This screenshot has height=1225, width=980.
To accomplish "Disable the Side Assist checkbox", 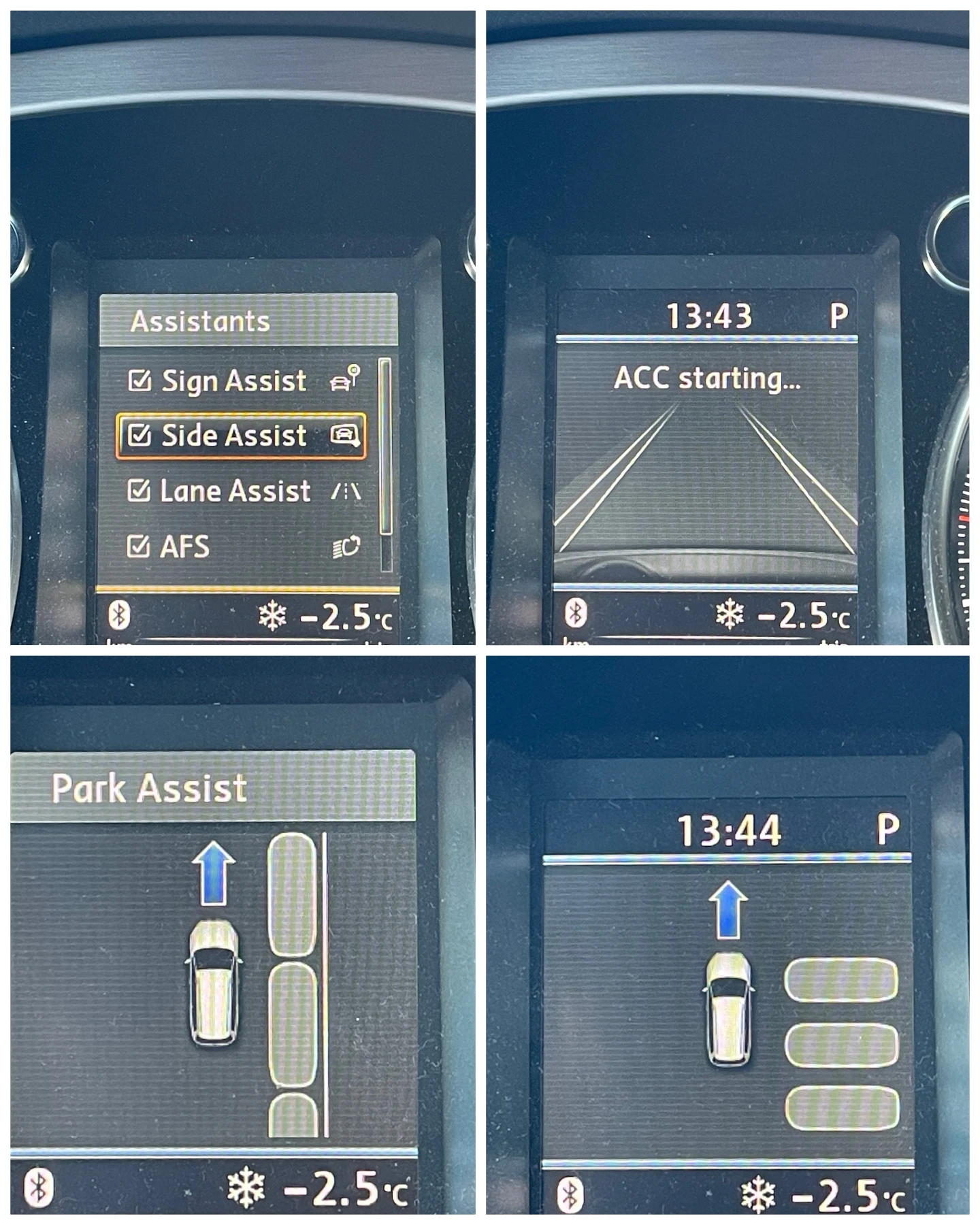I will click(140, 435).
